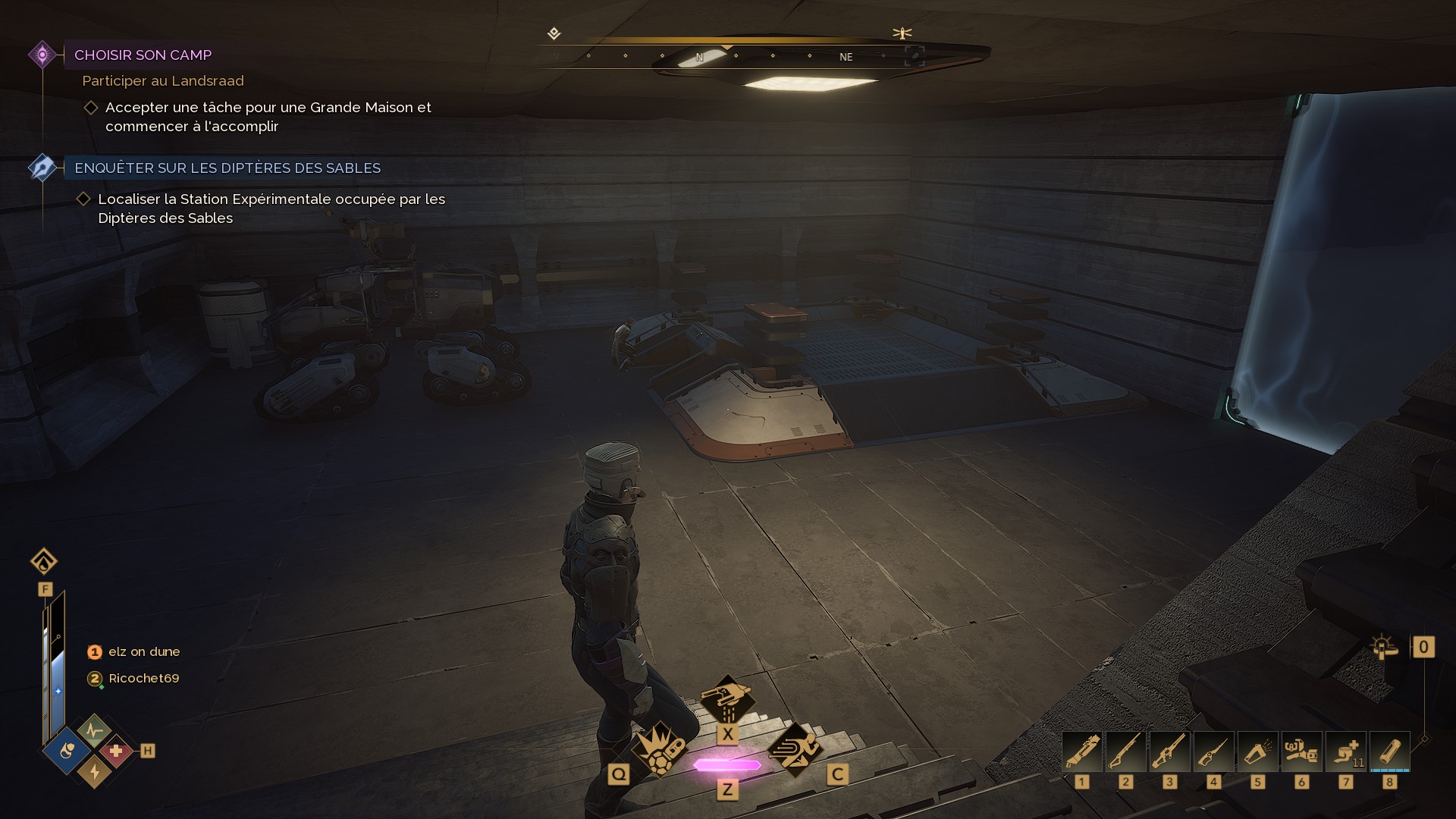Toggle the light beacon icon
The image size is (1456, 819).
pos(1385,648)
